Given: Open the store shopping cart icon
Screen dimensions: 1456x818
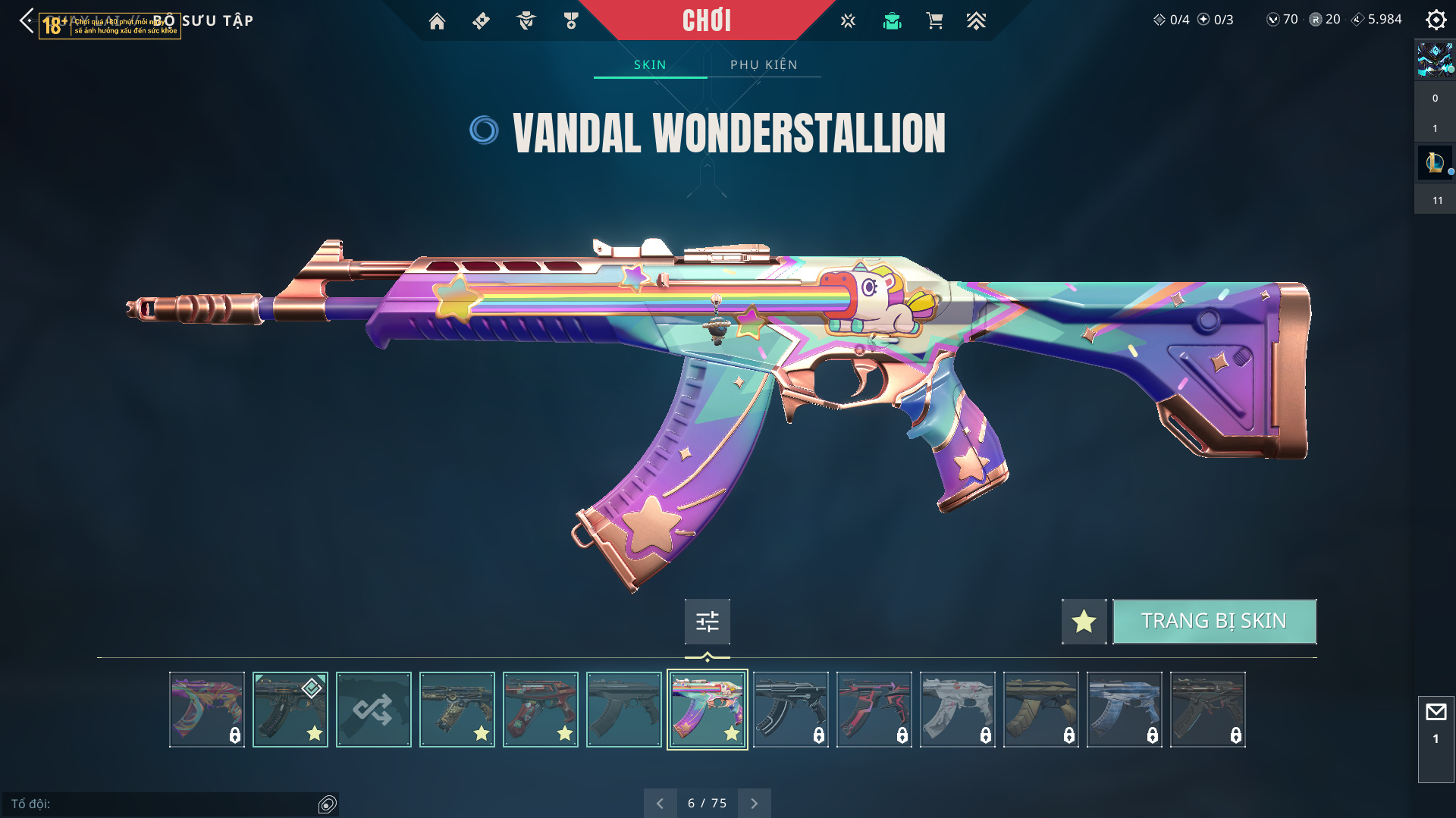Looking at the screenshot, I should 934,21.
